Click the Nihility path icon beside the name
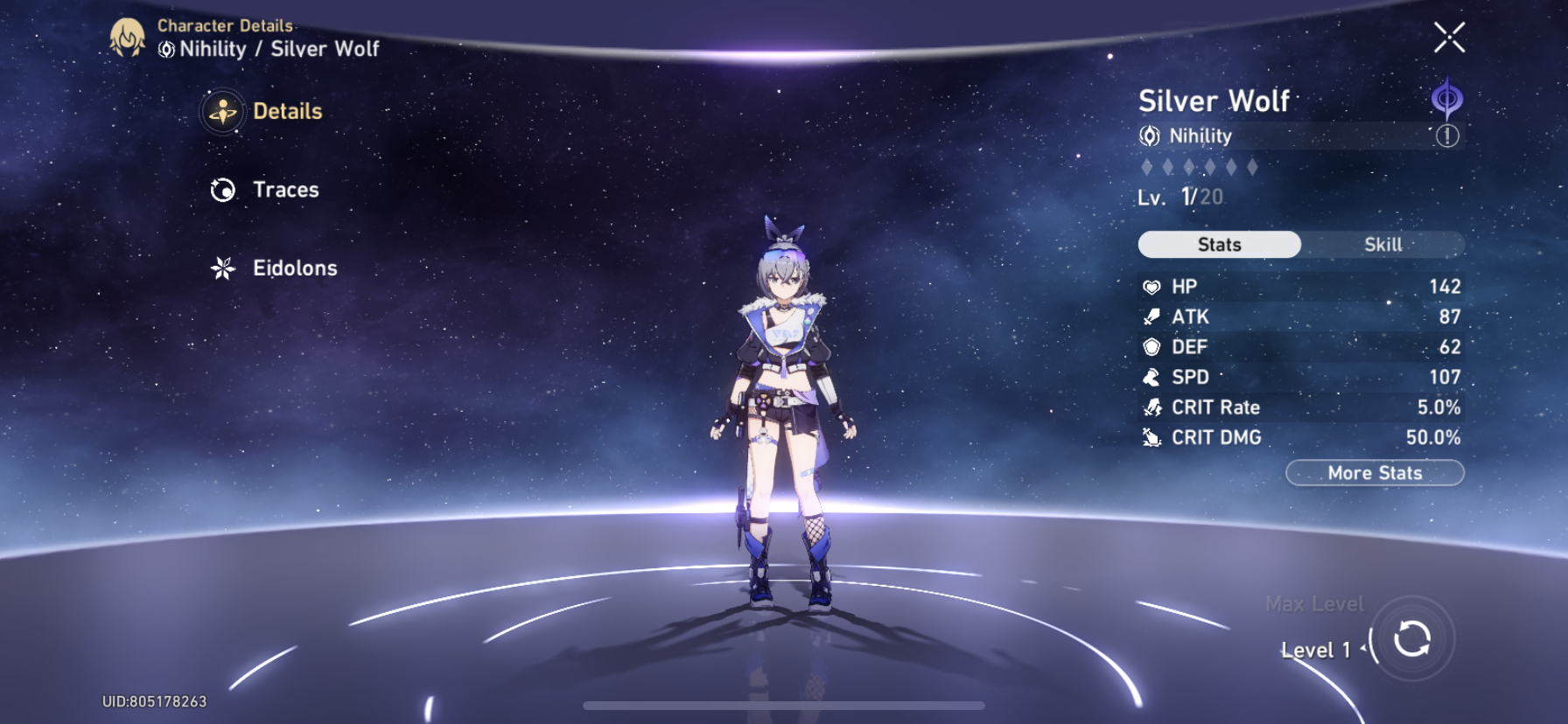 tap(1150, 136)
